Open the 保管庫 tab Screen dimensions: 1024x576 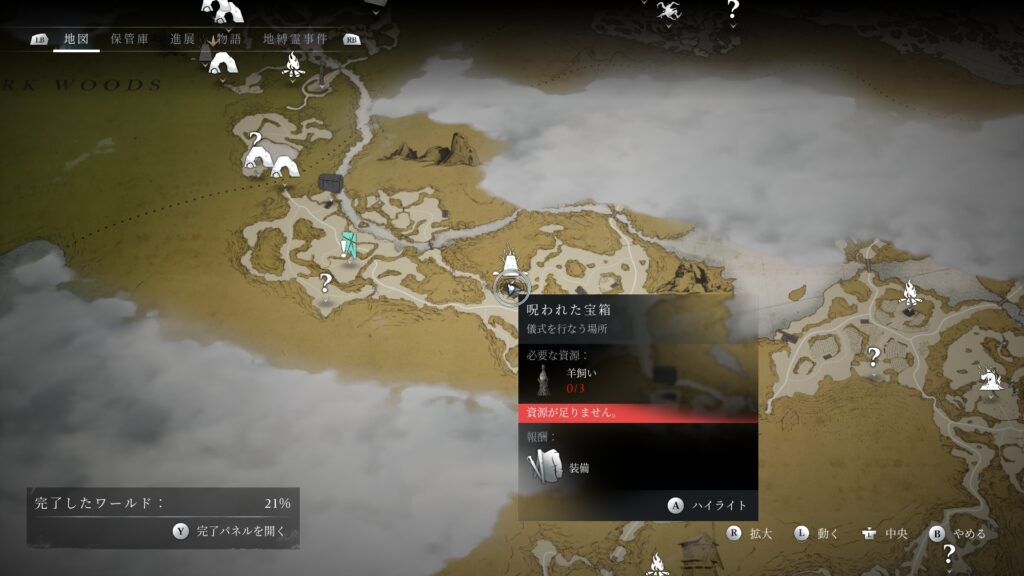pyautogui.click(x=129, y=39)
